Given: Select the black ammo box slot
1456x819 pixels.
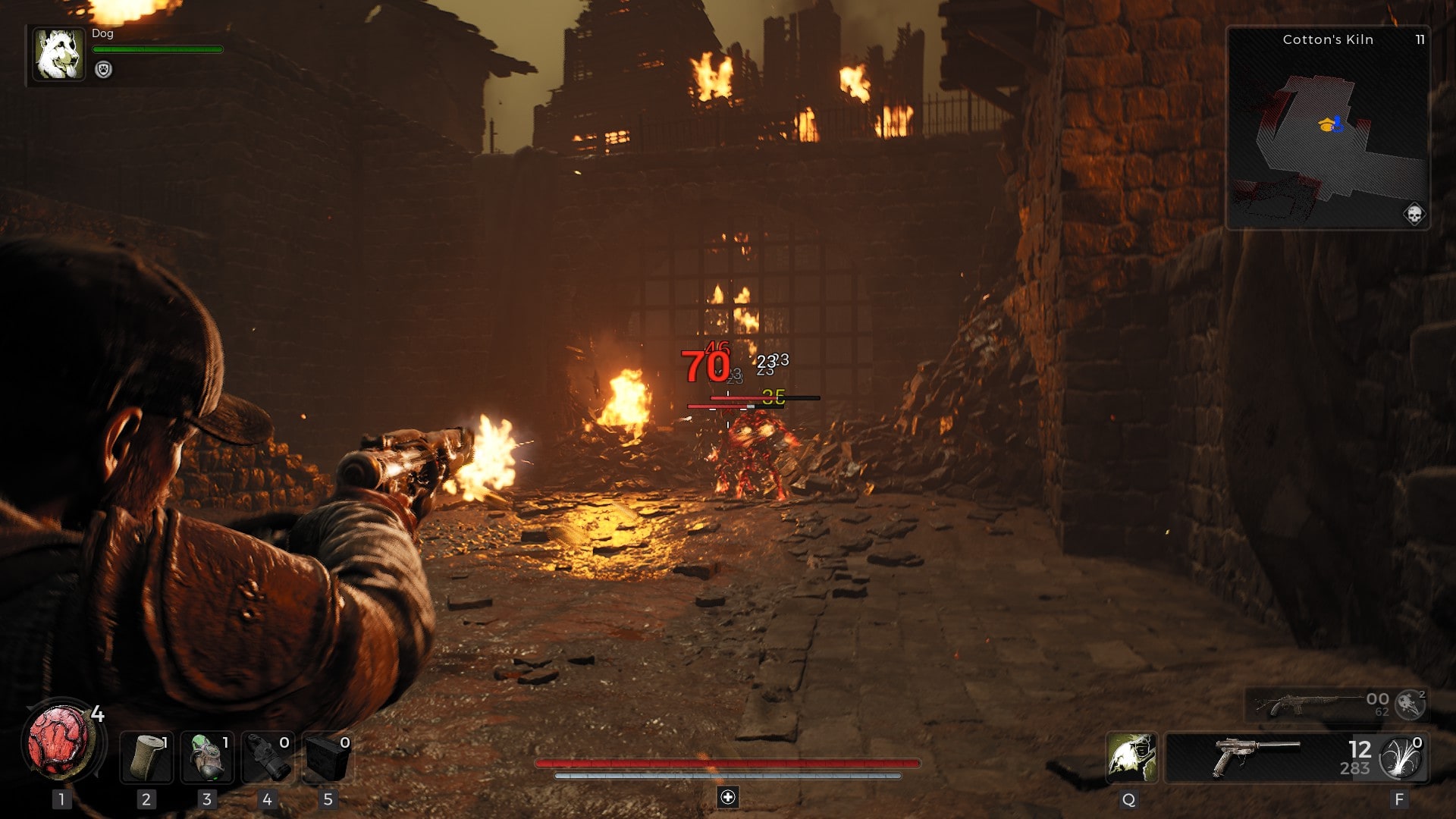Looking at the screenshot, I should (x=328, y=757).
